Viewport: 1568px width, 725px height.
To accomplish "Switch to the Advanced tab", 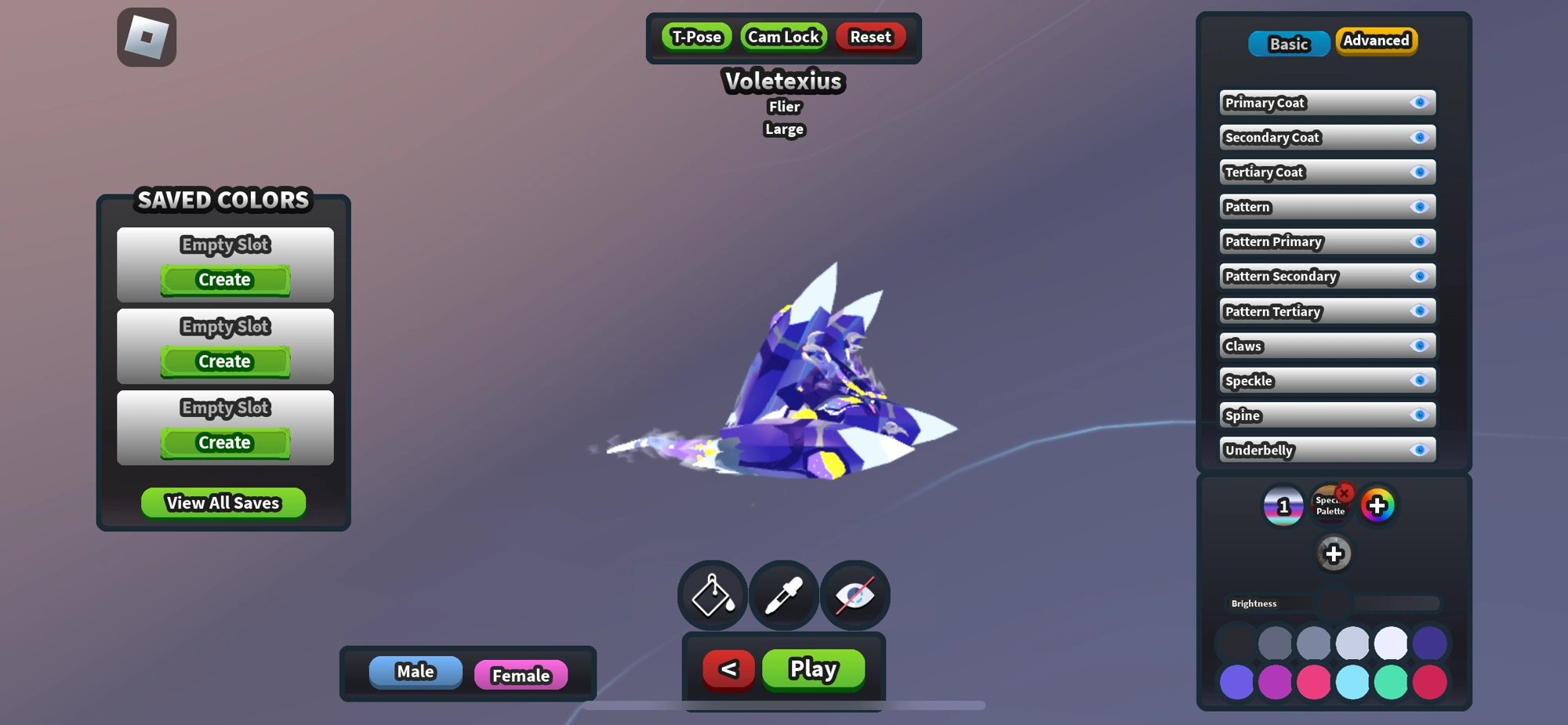I will pos(1376,41).
